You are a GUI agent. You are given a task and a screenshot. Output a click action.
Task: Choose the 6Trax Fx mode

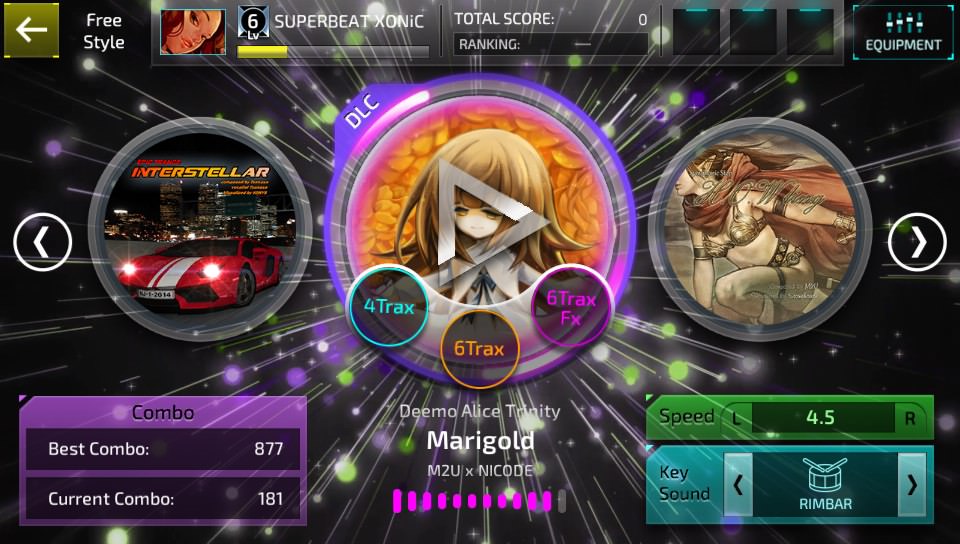coord(571,307)
